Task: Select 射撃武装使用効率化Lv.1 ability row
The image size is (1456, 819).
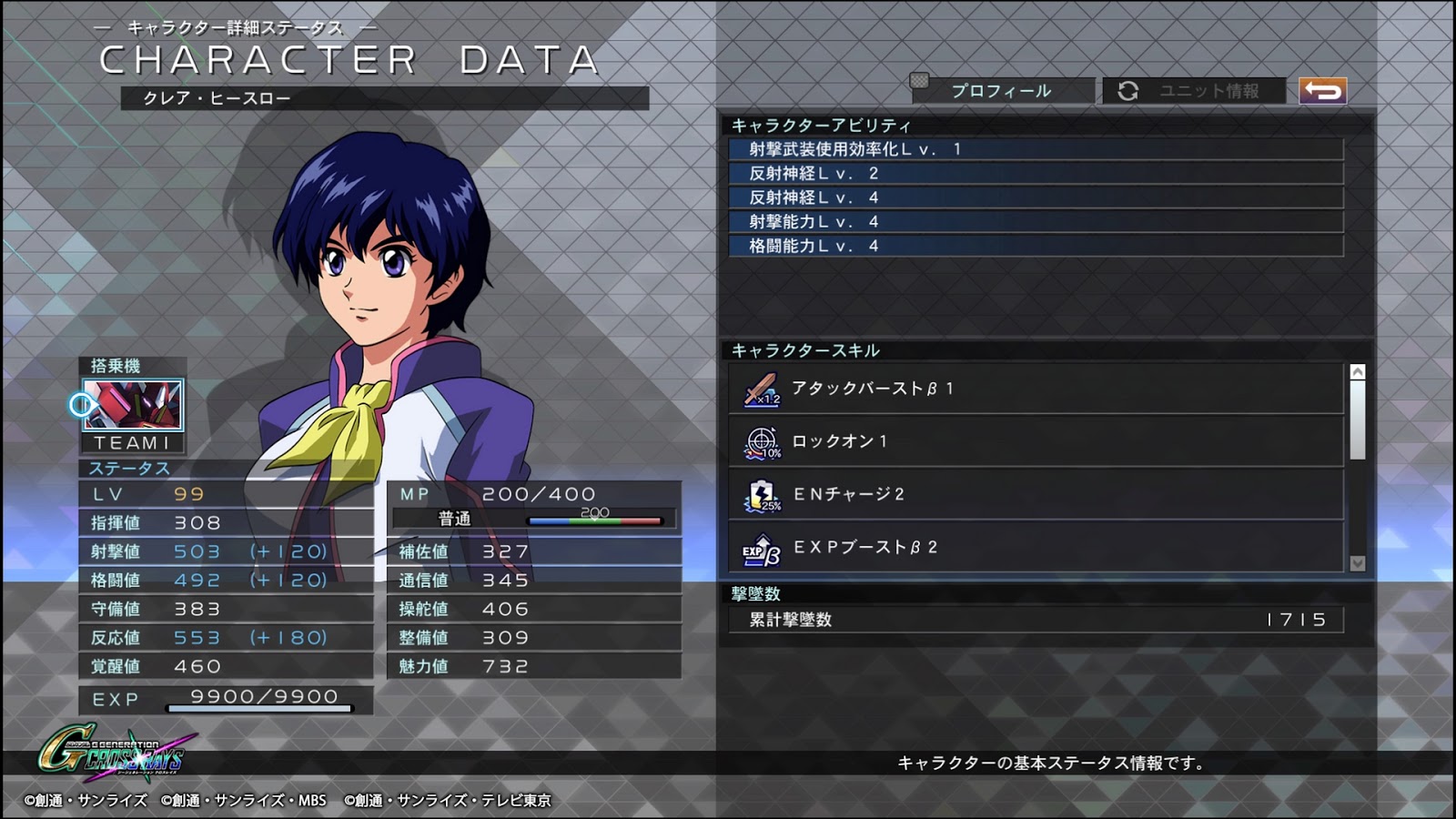Action: (1036, 149)
